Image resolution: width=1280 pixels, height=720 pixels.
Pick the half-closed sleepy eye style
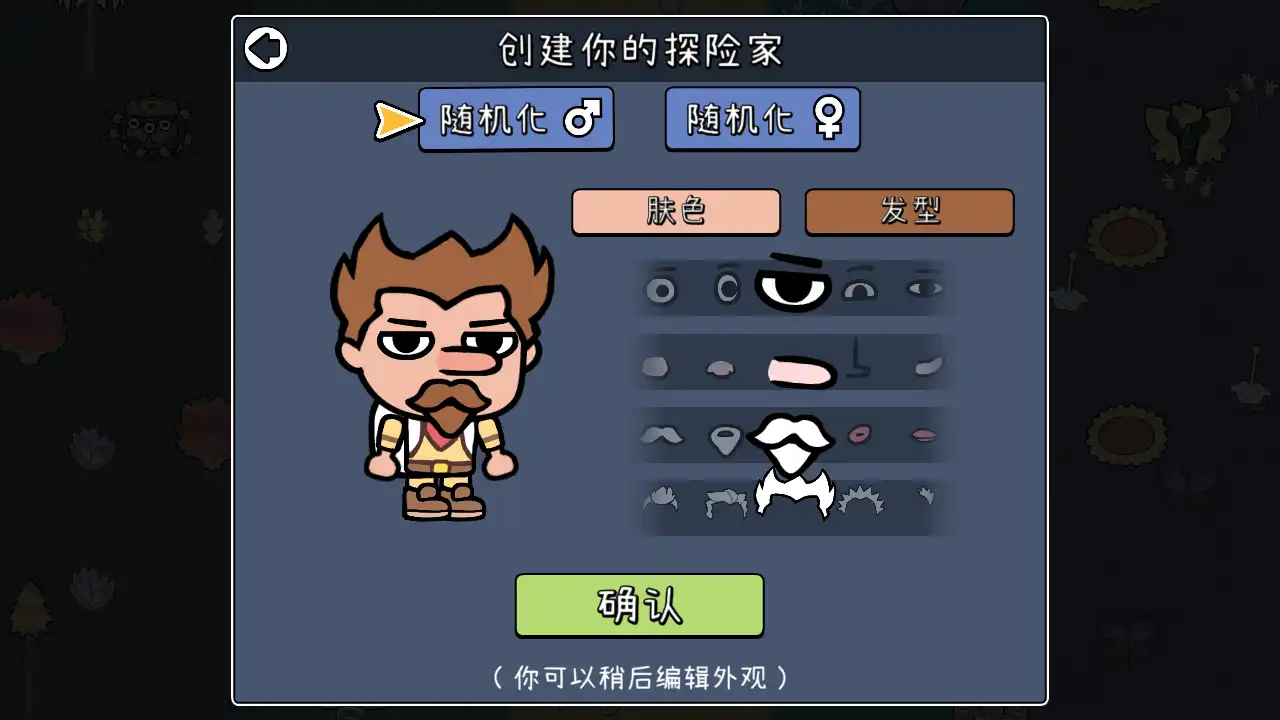click(x=860, y=288)
